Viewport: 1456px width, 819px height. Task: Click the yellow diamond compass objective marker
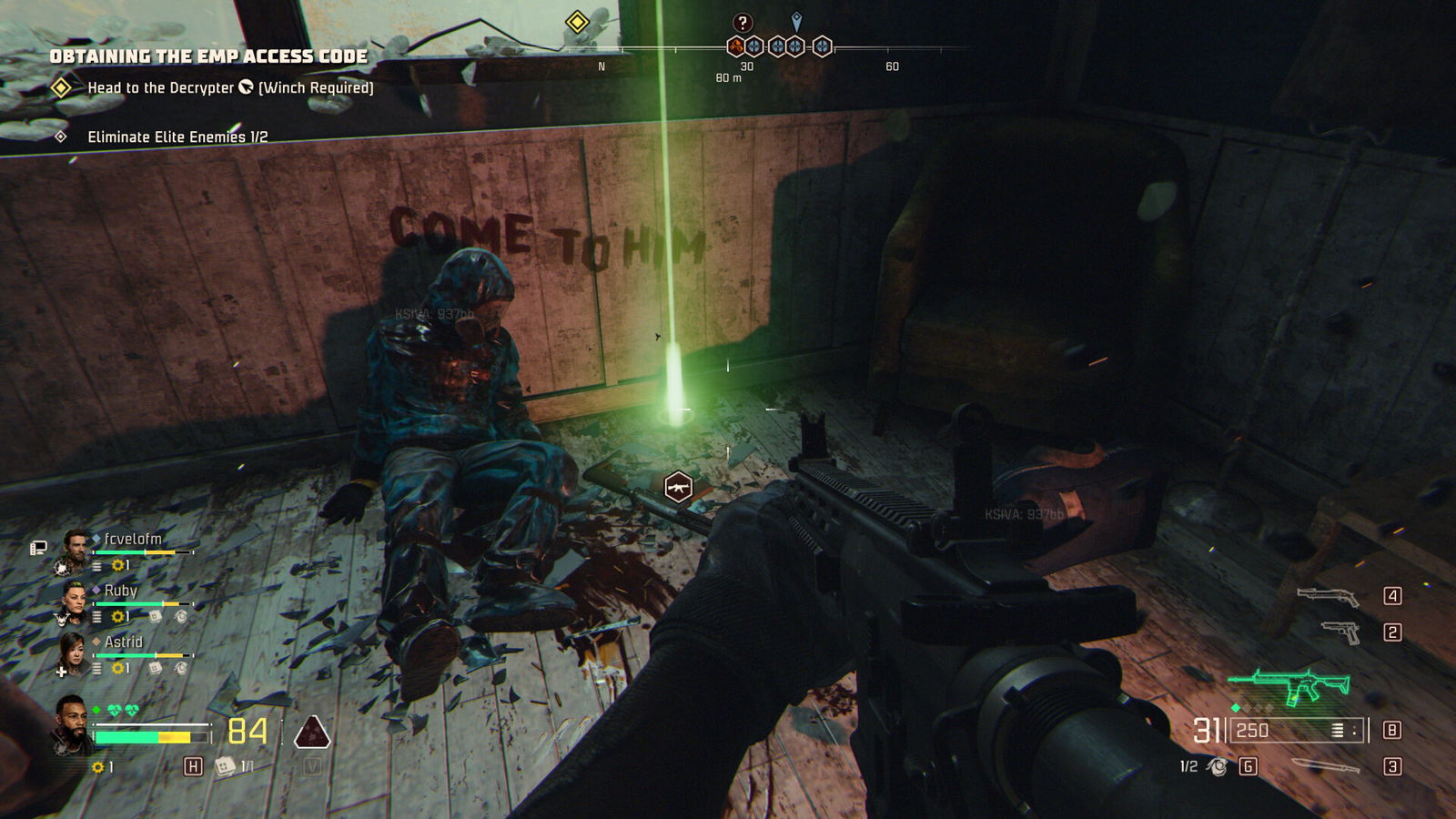click(x=577, y=22)
